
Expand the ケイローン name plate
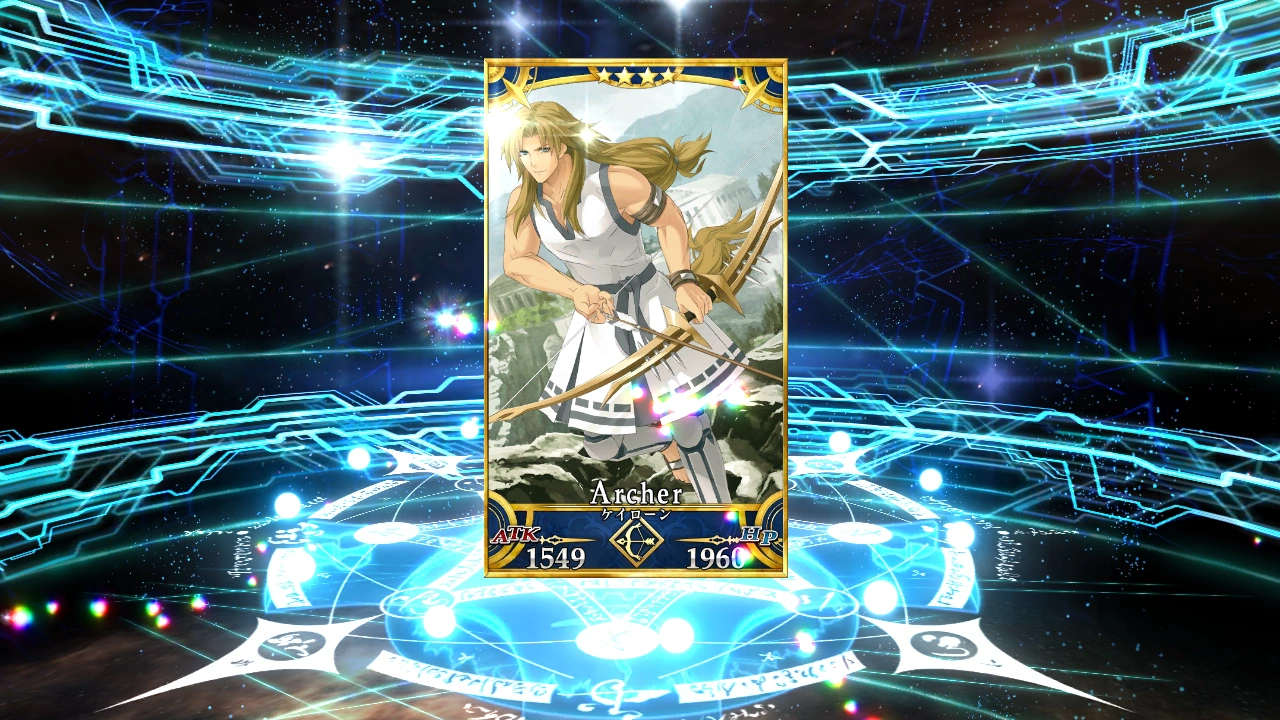click(637, 514)
